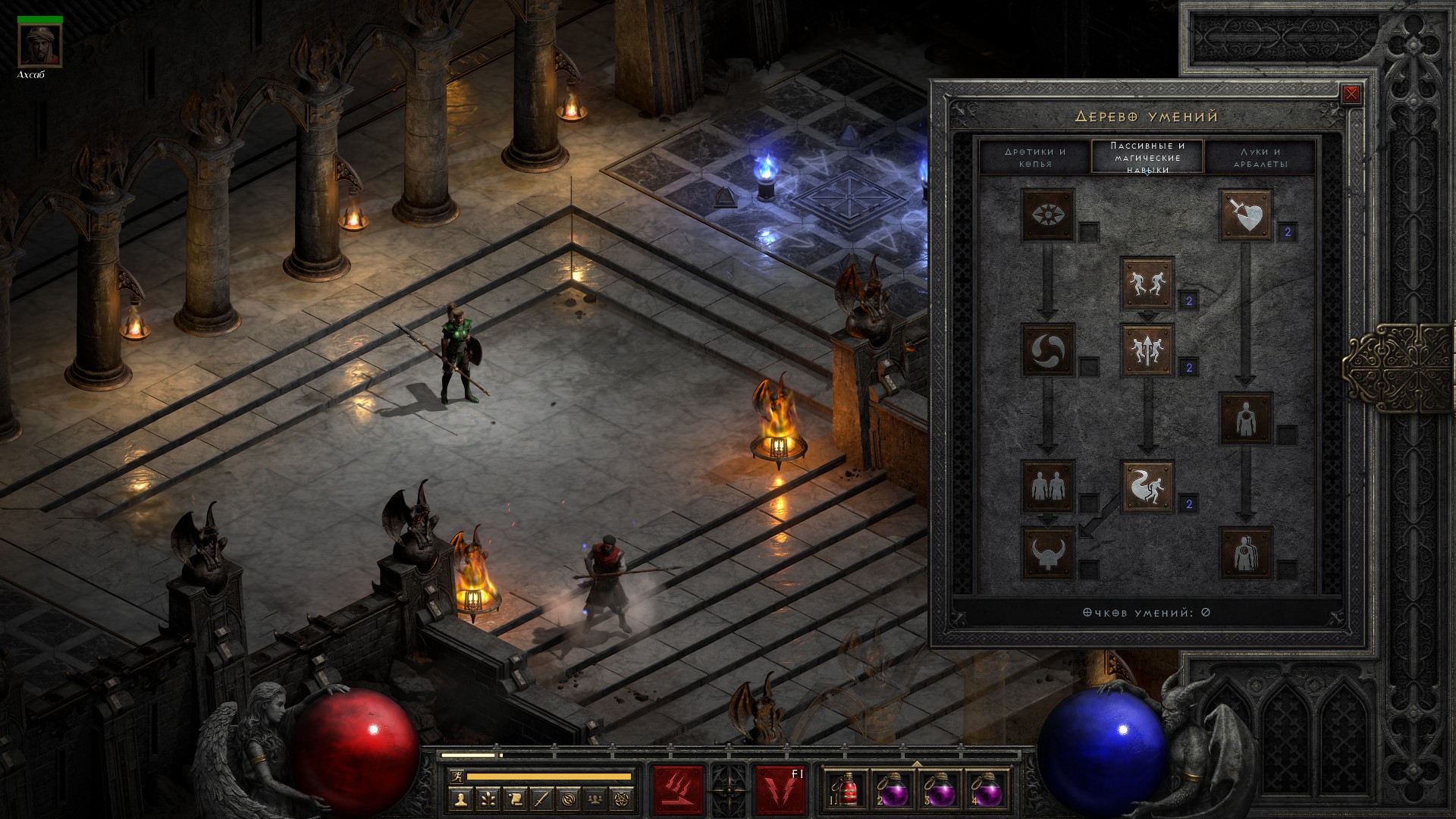This screenshot has width=1456, height=819.
Task: Click the Dodge skill with two runners
Action: pyautogui.click(x=1147, y=283)
